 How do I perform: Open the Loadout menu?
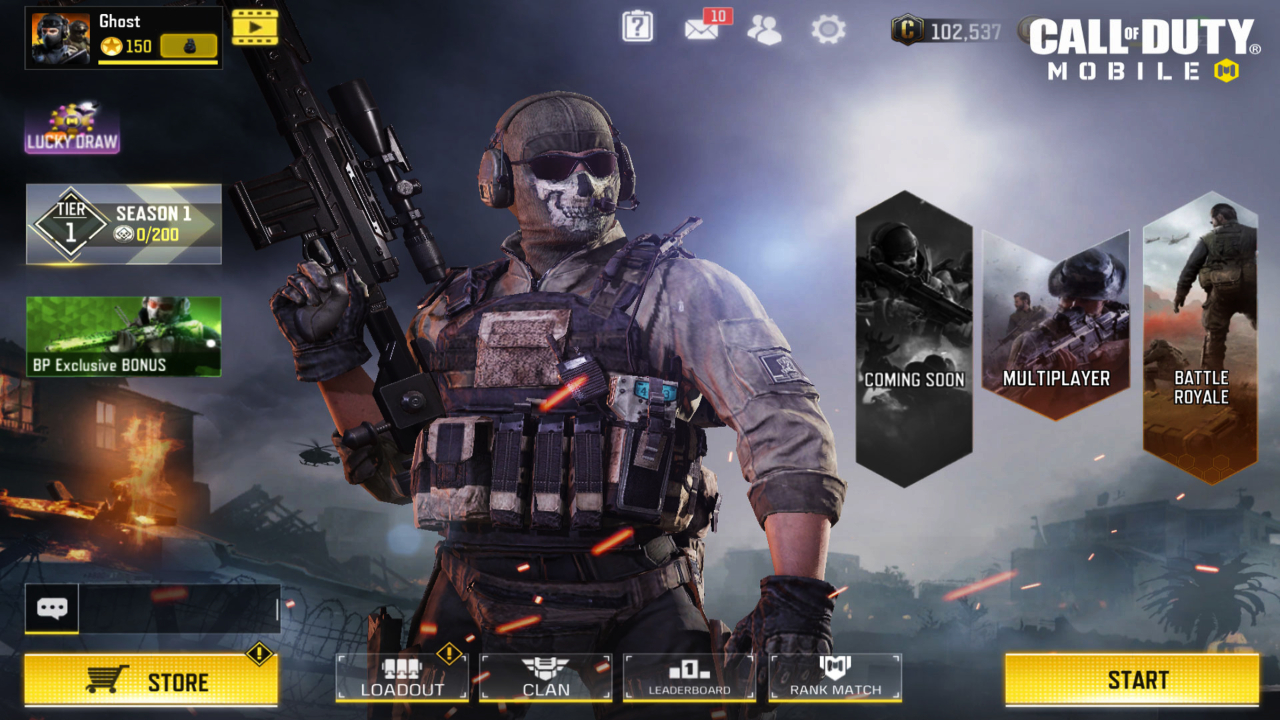tap(401, 678)
